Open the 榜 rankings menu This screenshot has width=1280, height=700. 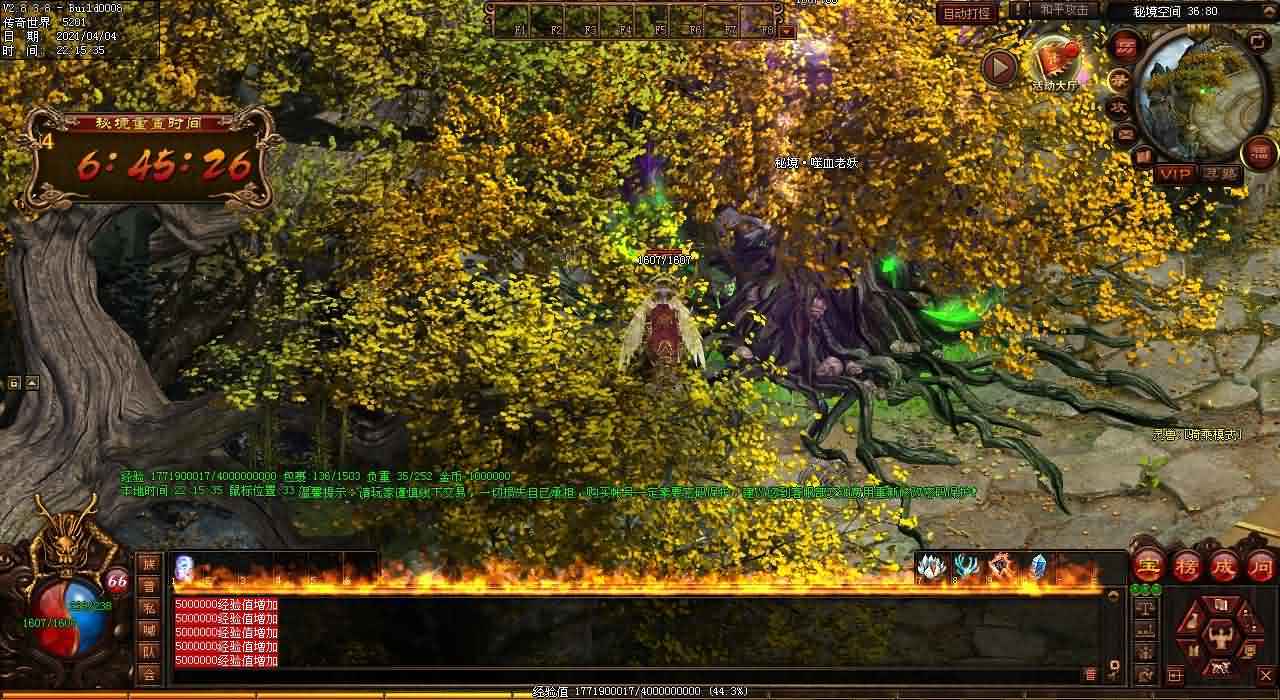(x=1186, y=565)
